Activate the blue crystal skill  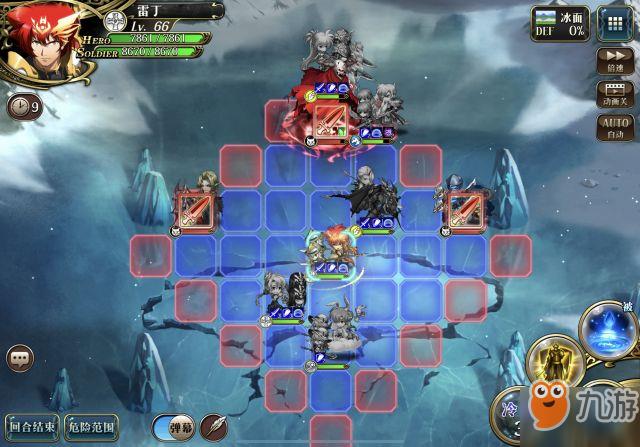[607, 327]
